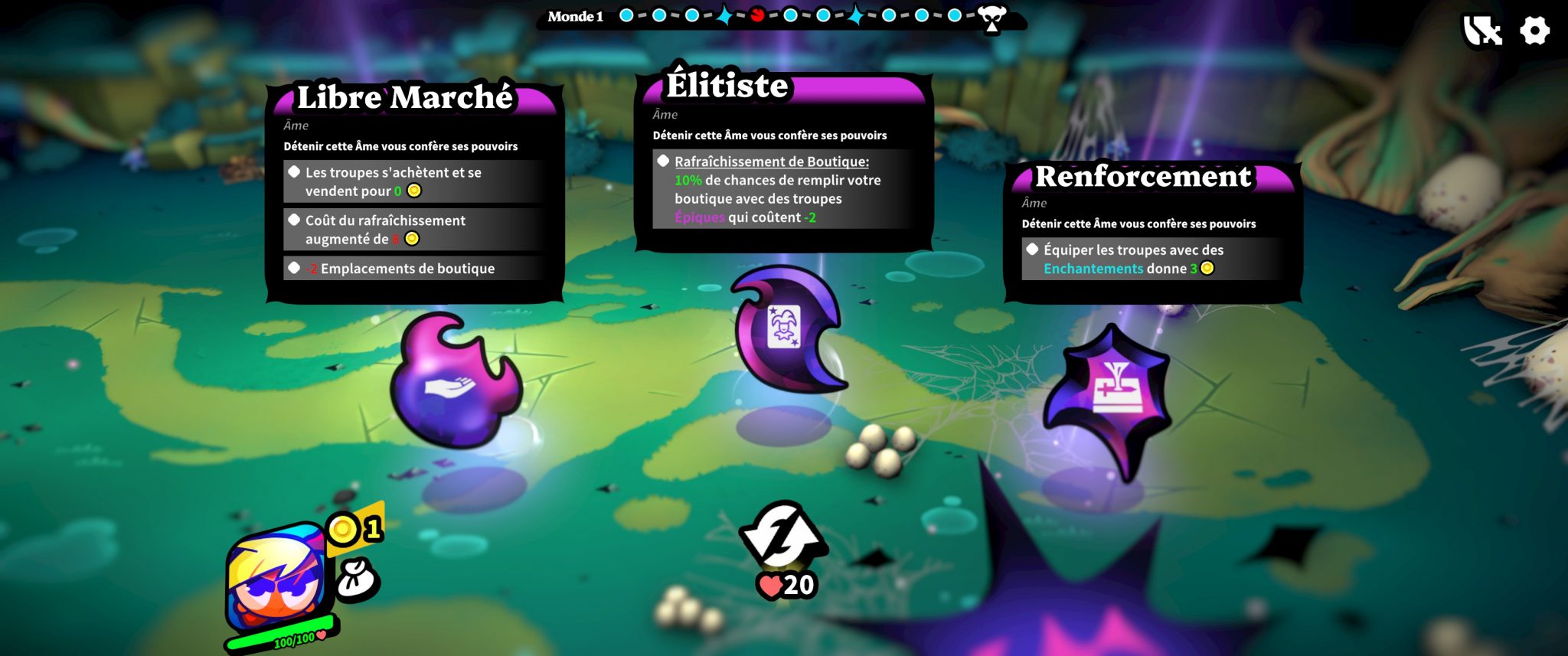Select the Élitiste soul with jester card
The image size is (1568, 656).
pos(786,328)
